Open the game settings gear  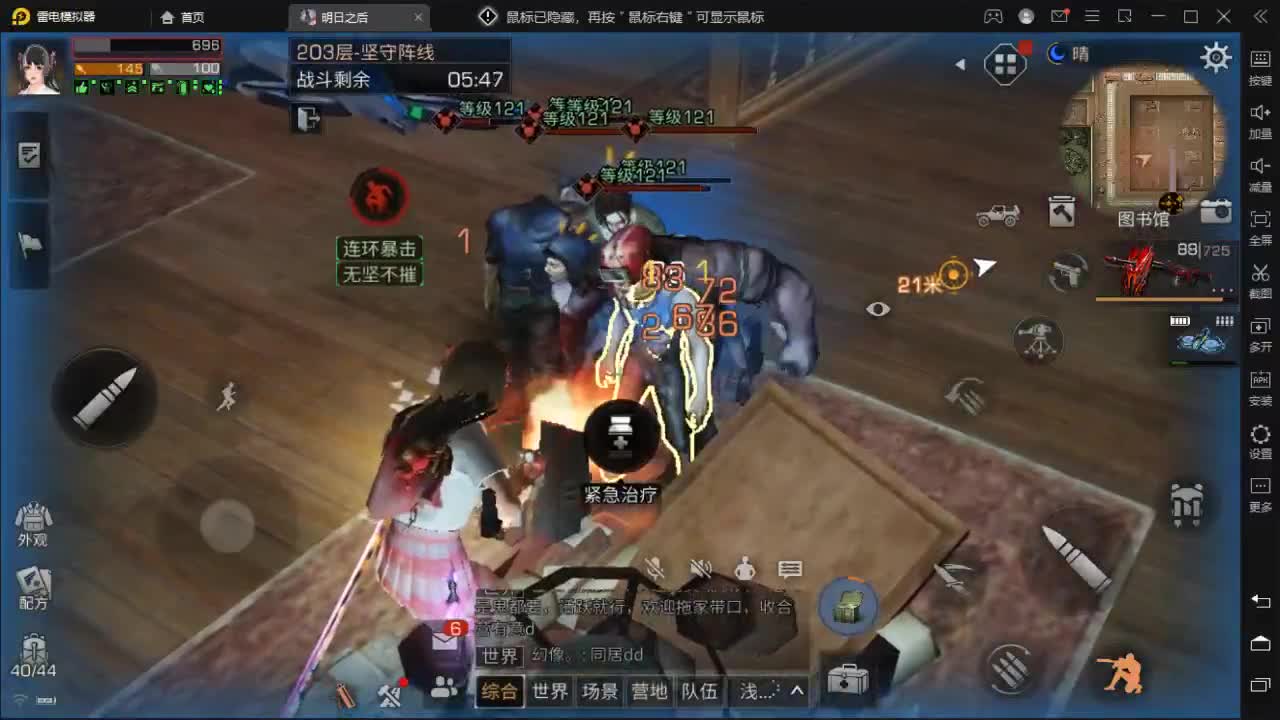tap(1215, 57)
